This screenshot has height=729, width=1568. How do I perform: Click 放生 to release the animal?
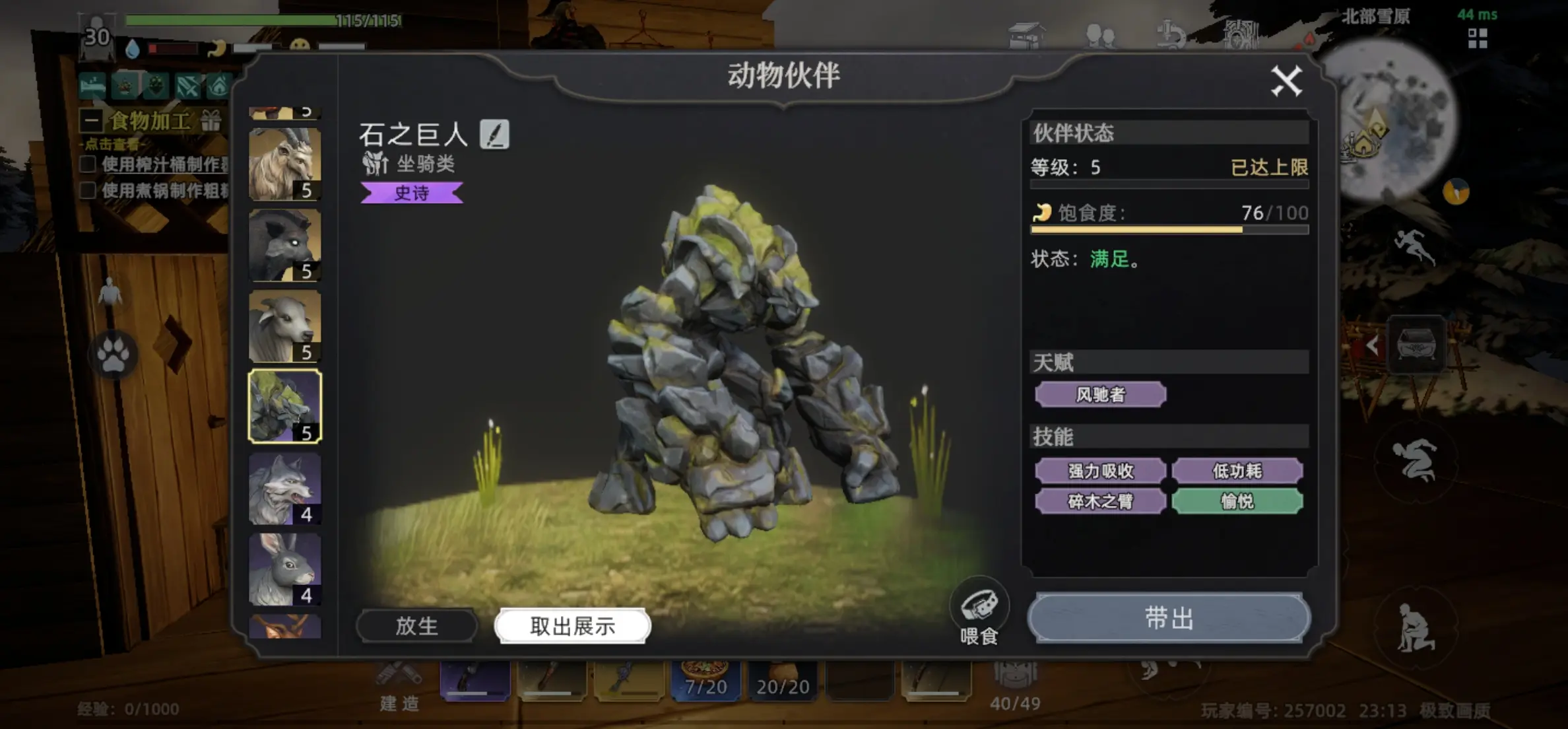coord(416,626)
